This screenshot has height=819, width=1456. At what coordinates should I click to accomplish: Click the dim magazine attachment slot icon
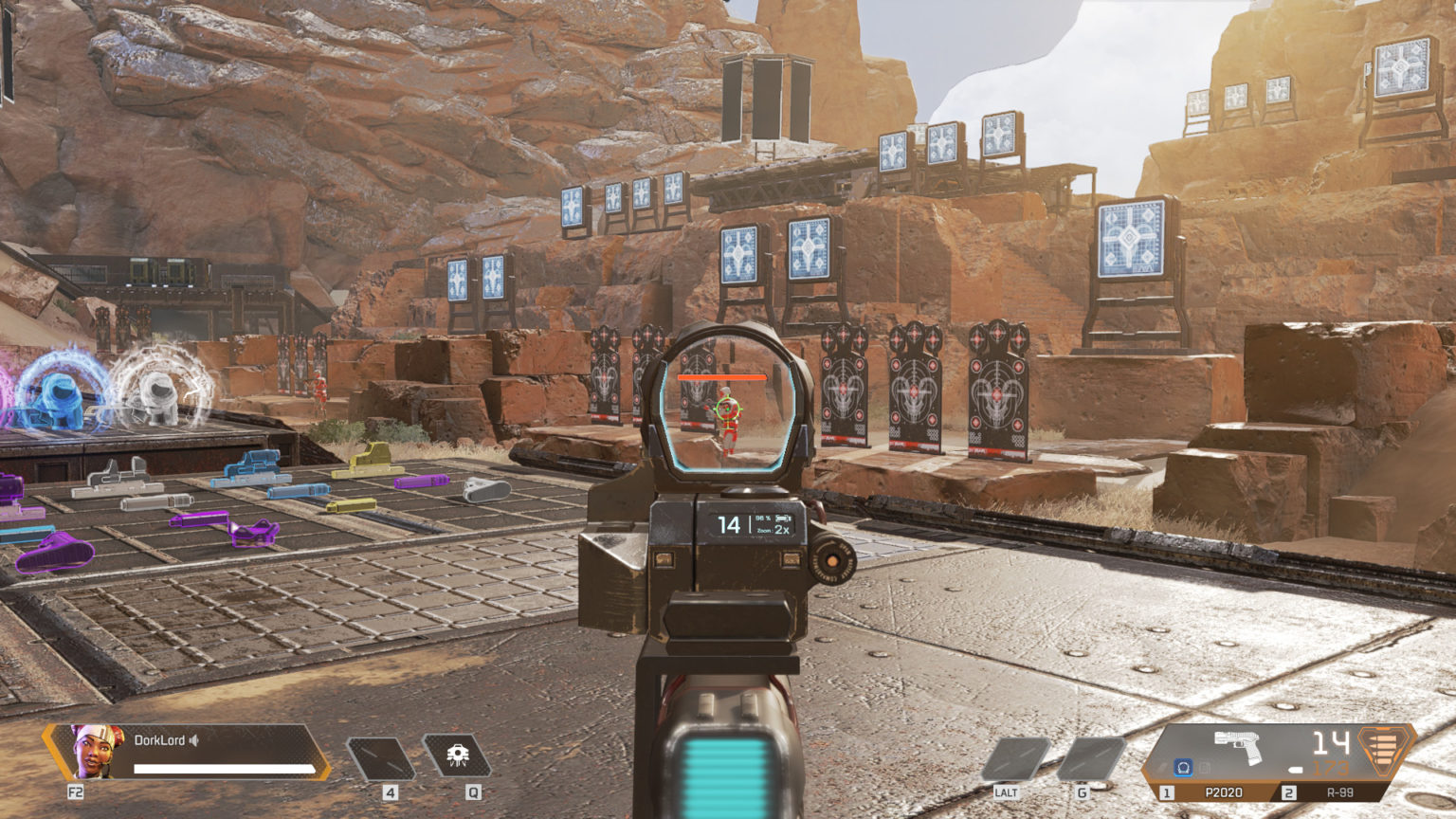[1205, 768]
